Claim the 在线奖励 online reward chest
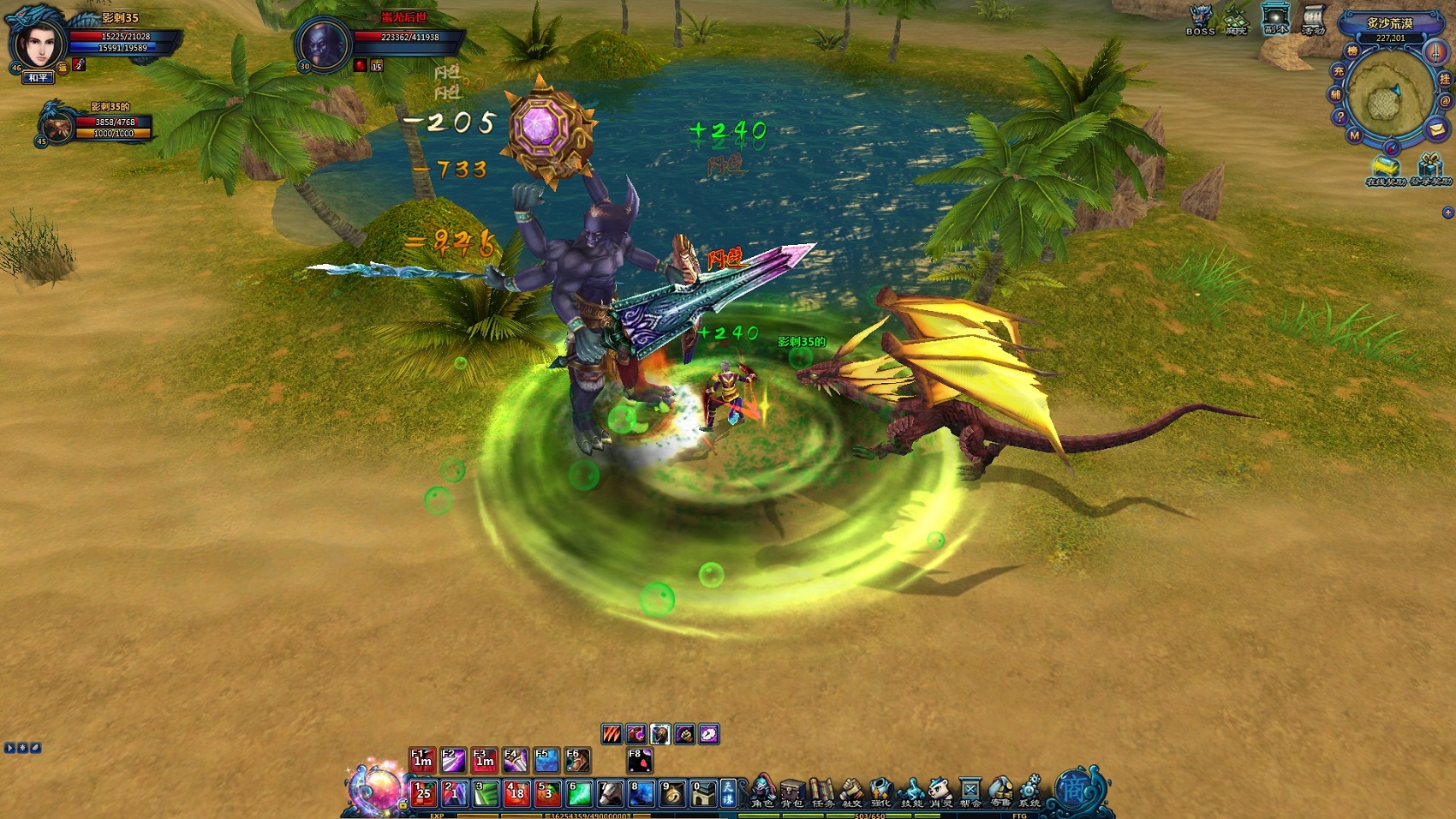 click(x=1386, y=169)
